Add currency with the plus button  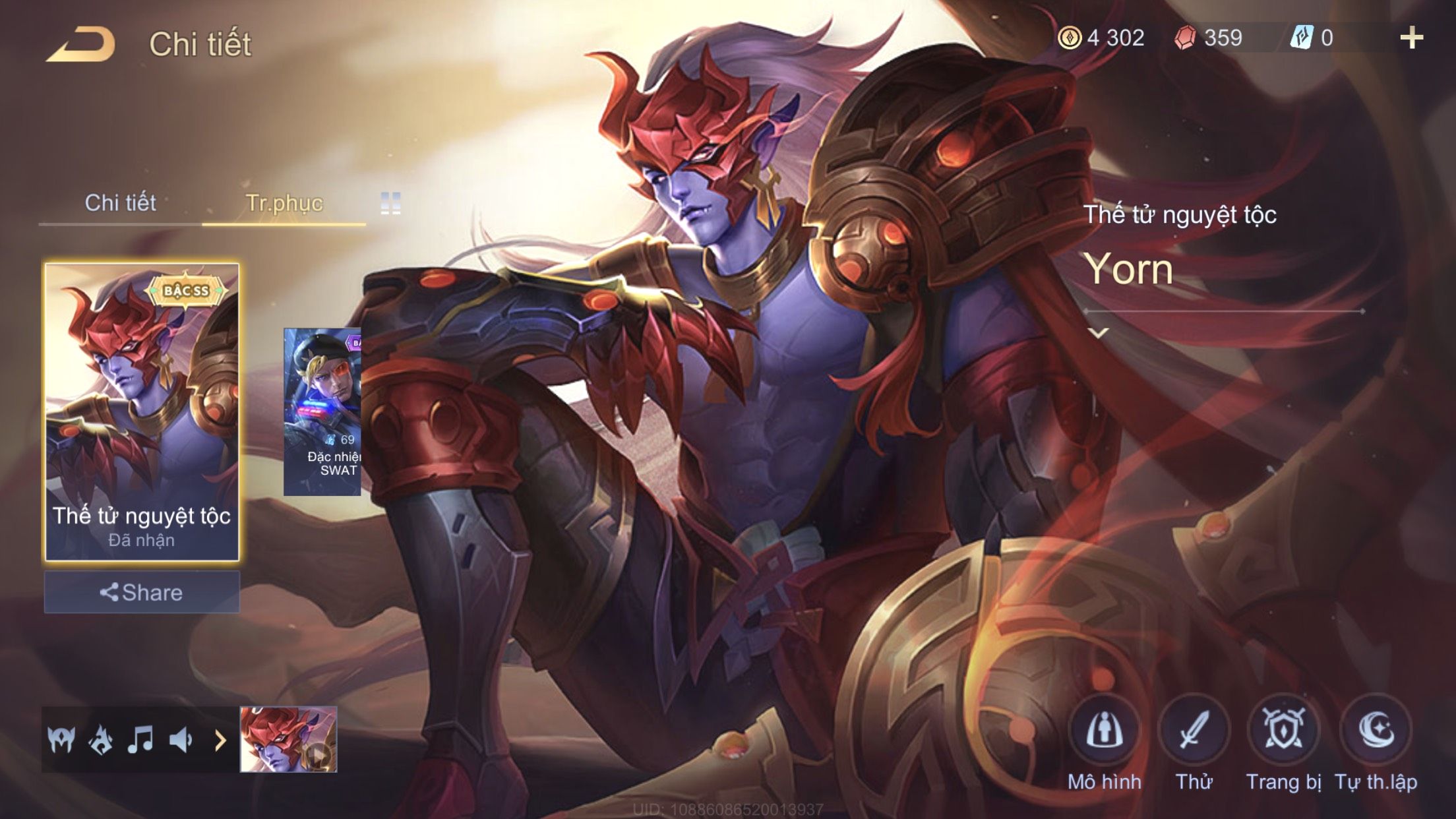coord(1411,38)
